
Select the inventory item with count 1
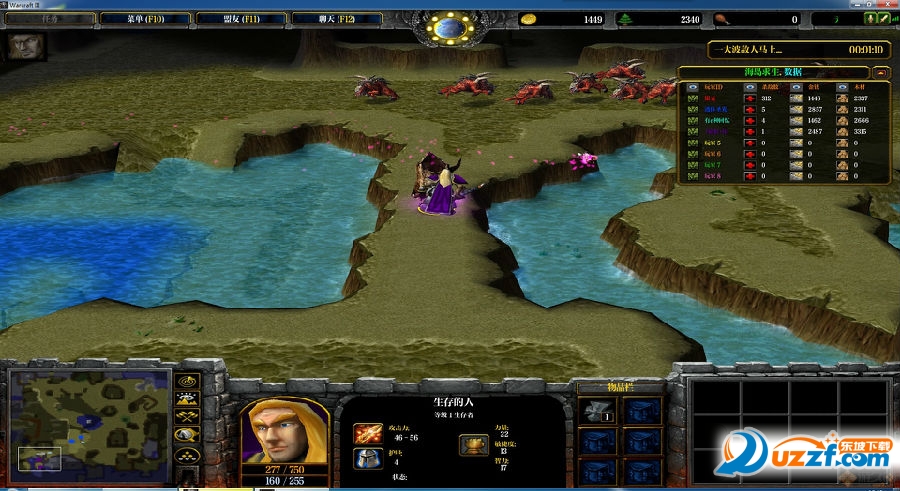point(597,412)
